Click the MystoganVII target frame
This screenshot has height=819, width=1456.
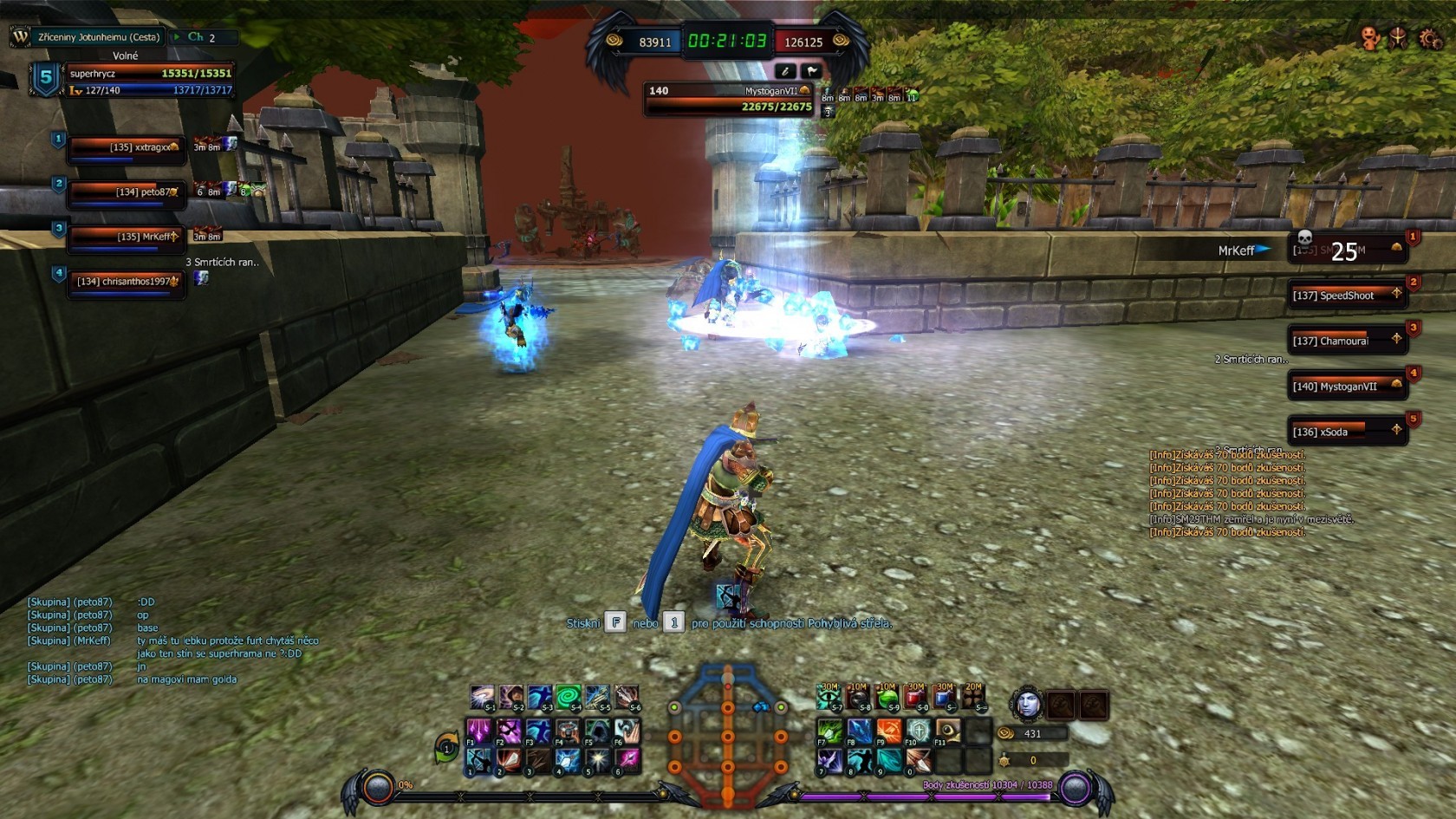coord(728,99)
